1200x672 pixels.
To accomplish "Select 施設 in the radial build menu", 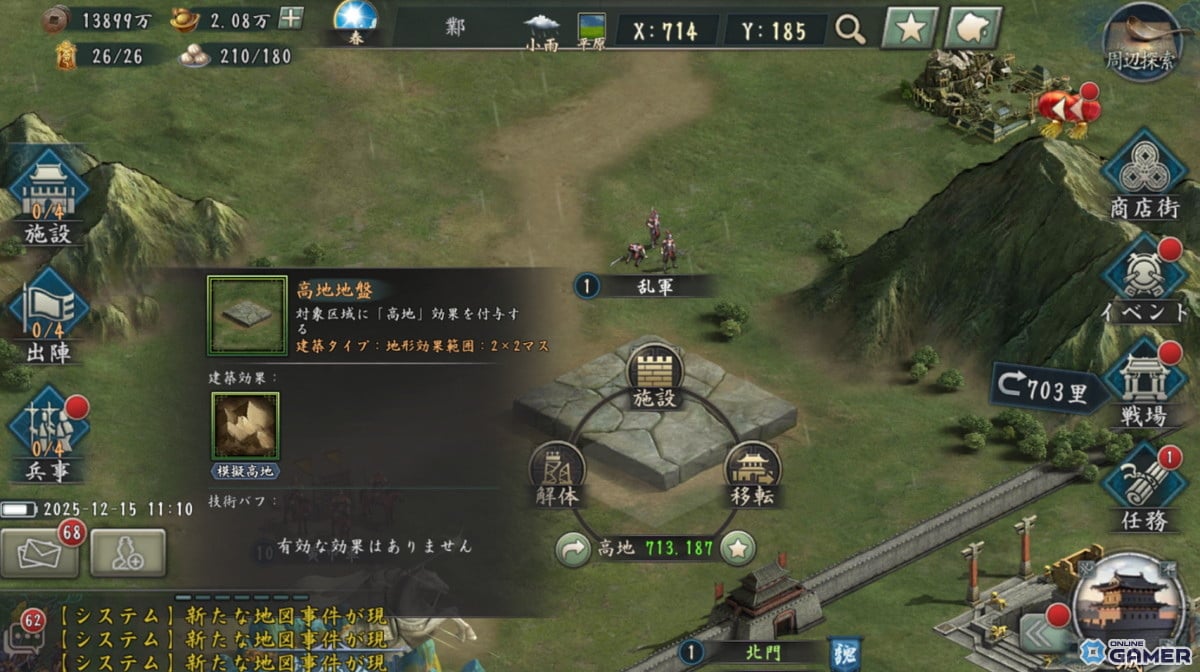I will 655,375.
